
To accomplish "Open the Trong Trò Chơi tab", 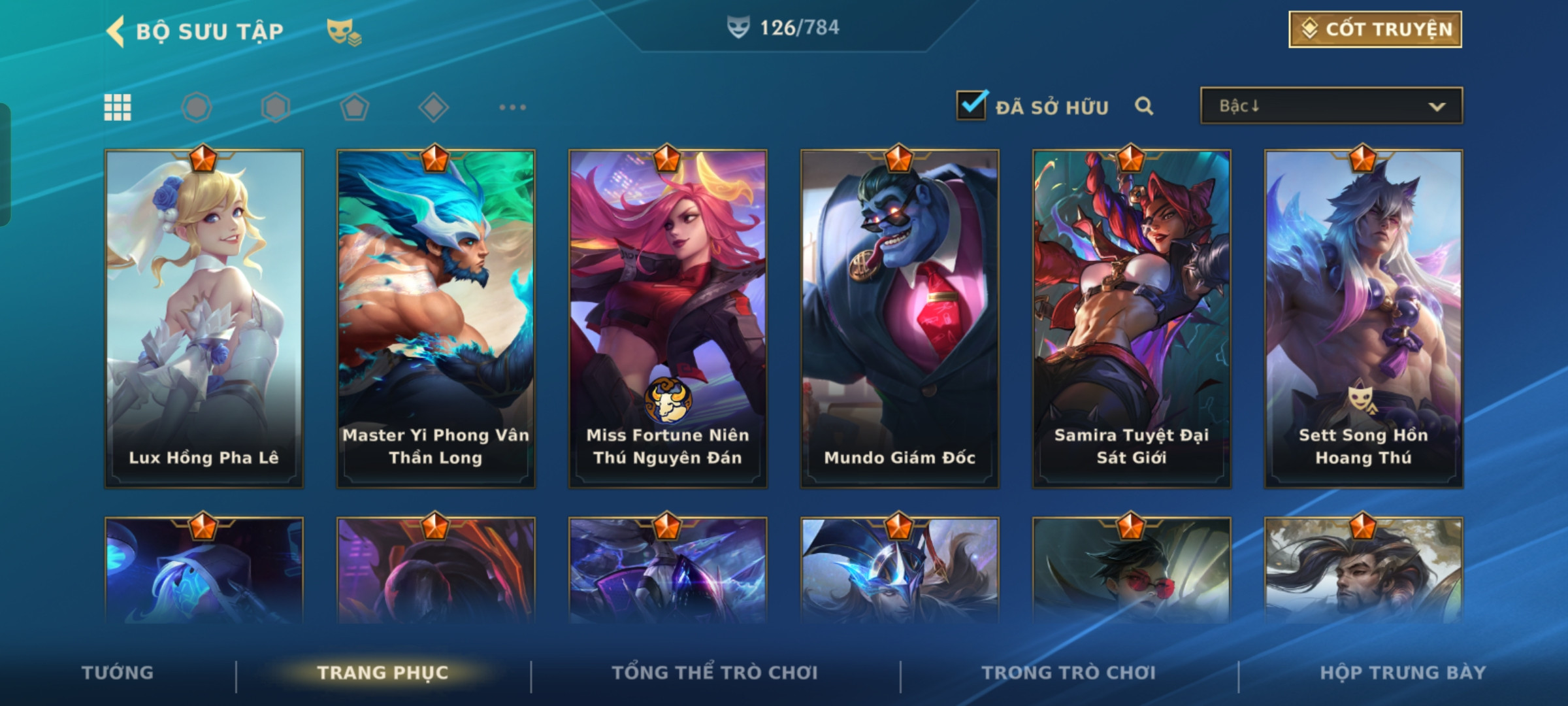I will pyautogui.click(x=1069, y=673).
